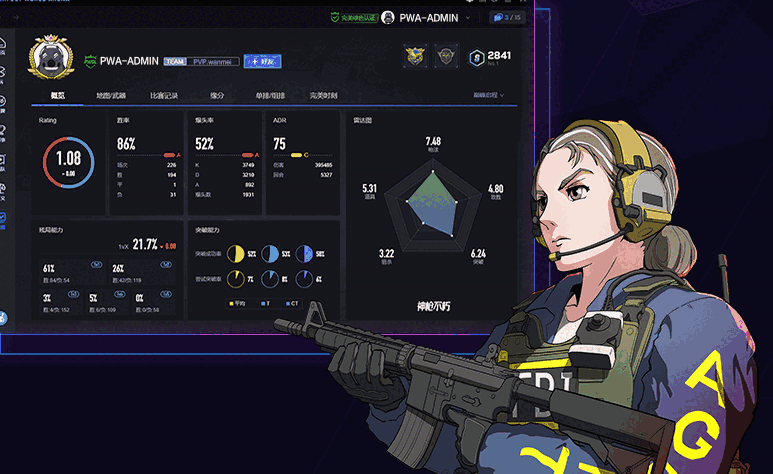This screenshot has width=773, height=474.
Task: Open the season filter dropdown beside the tabs
Action: click(489, 96)
